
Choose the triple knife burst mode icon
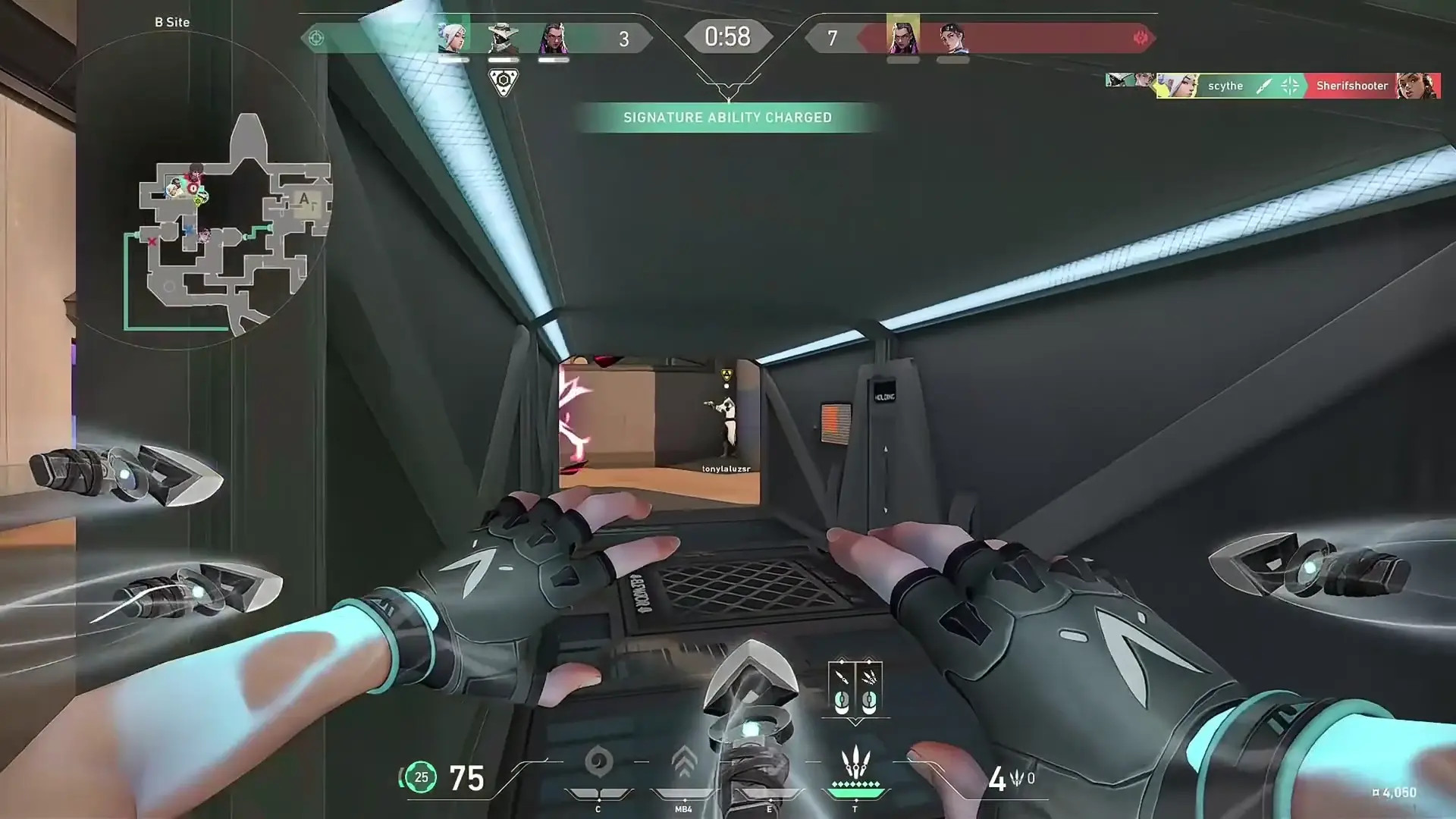(869, 689)
